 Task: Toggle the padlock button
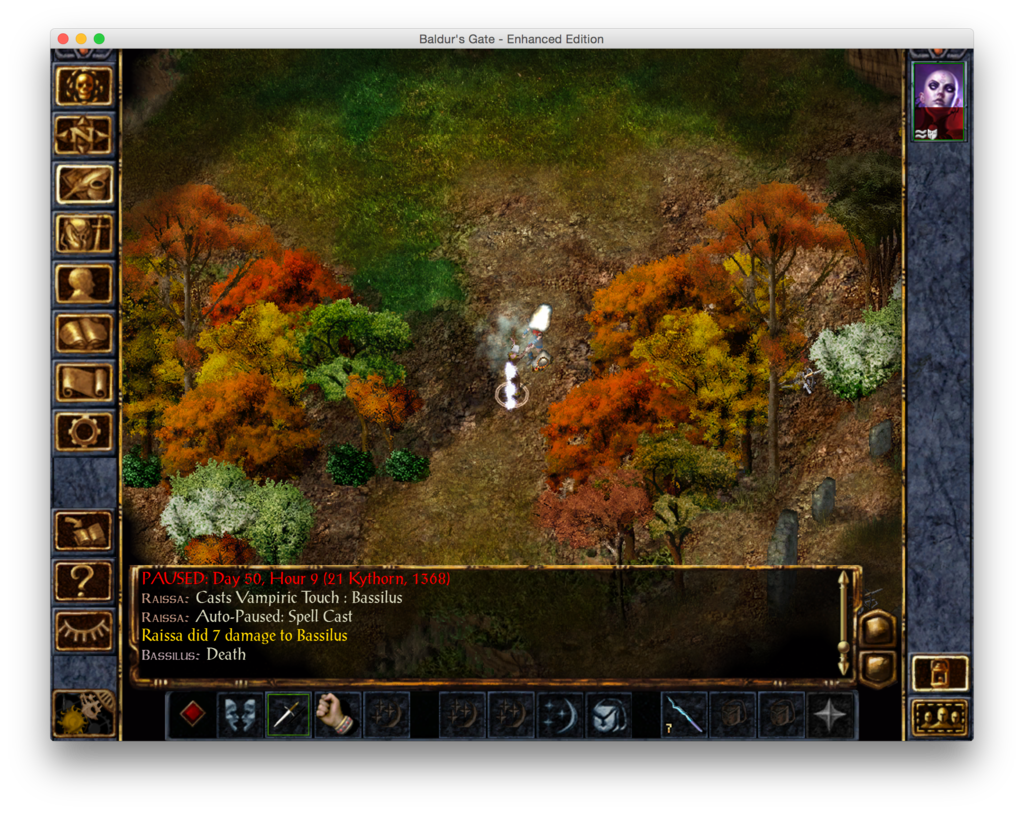(940, 673)
